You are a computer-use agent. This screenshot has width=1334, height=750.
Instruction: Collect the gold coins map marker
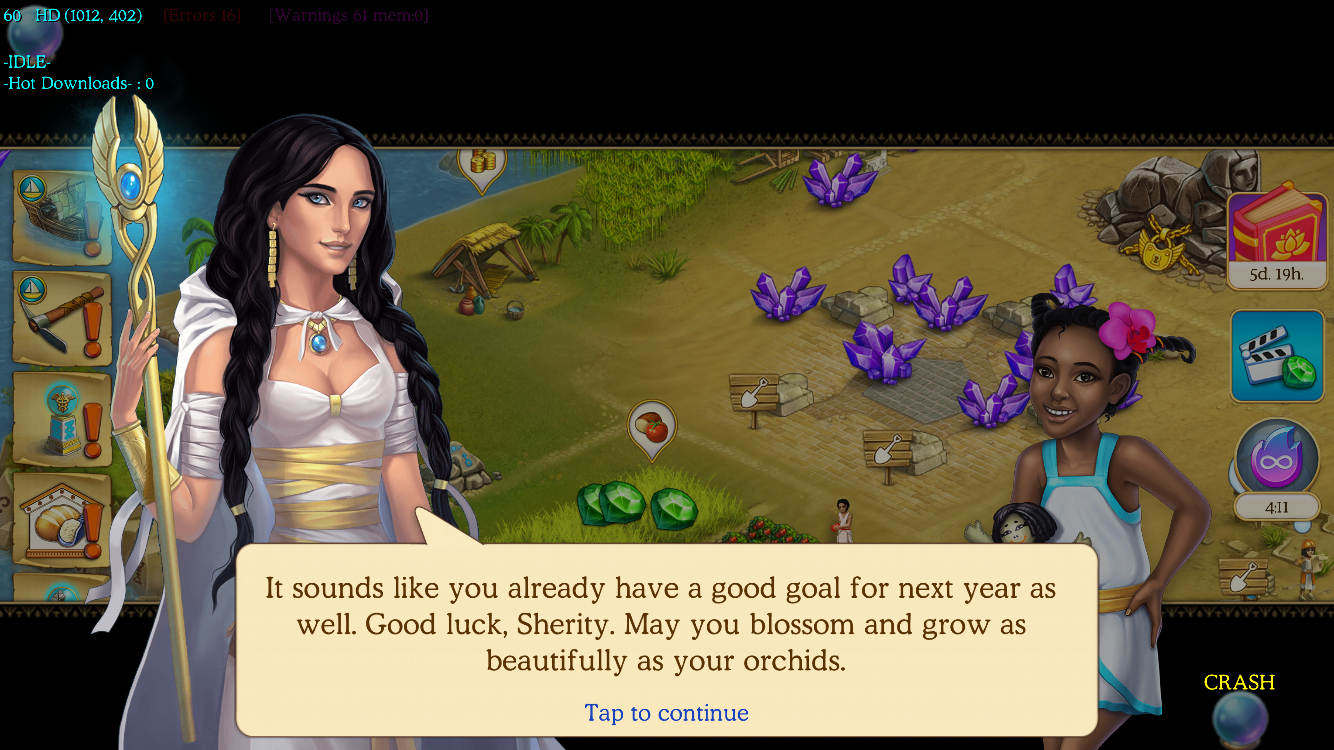pos(482,162)
